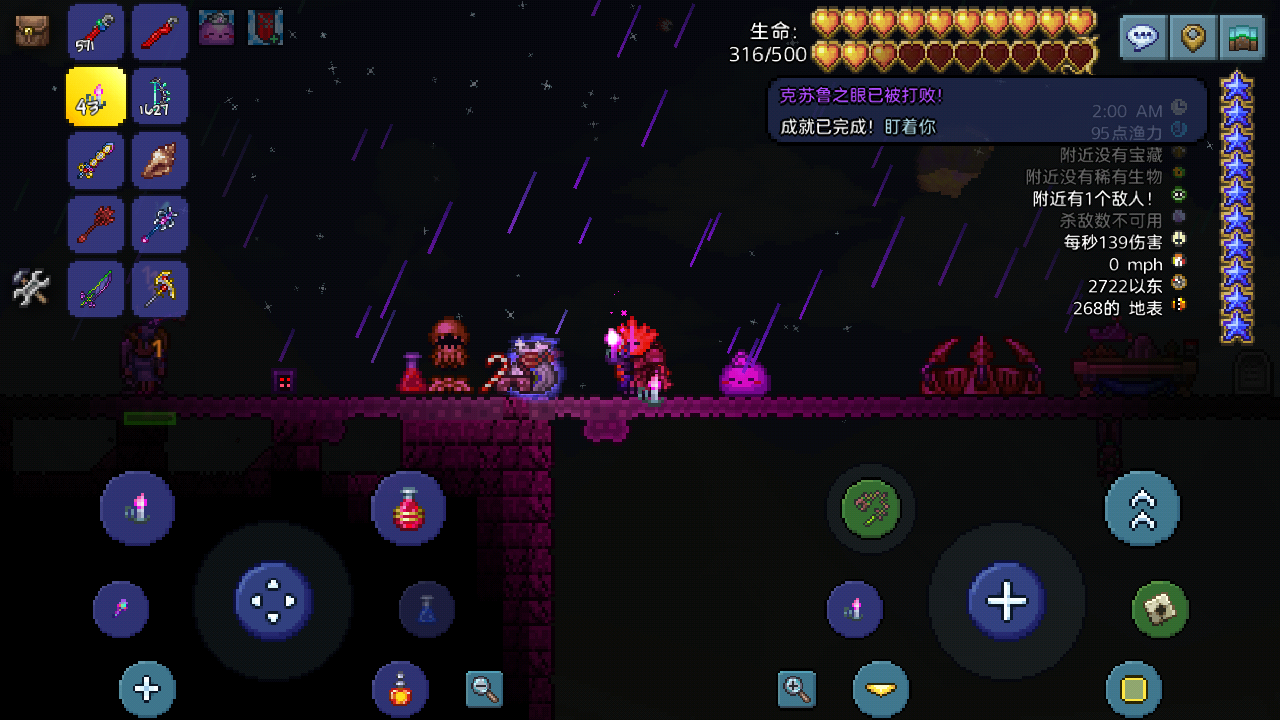Select the green-purple sword hotbar slot

(x=96, y=288)
